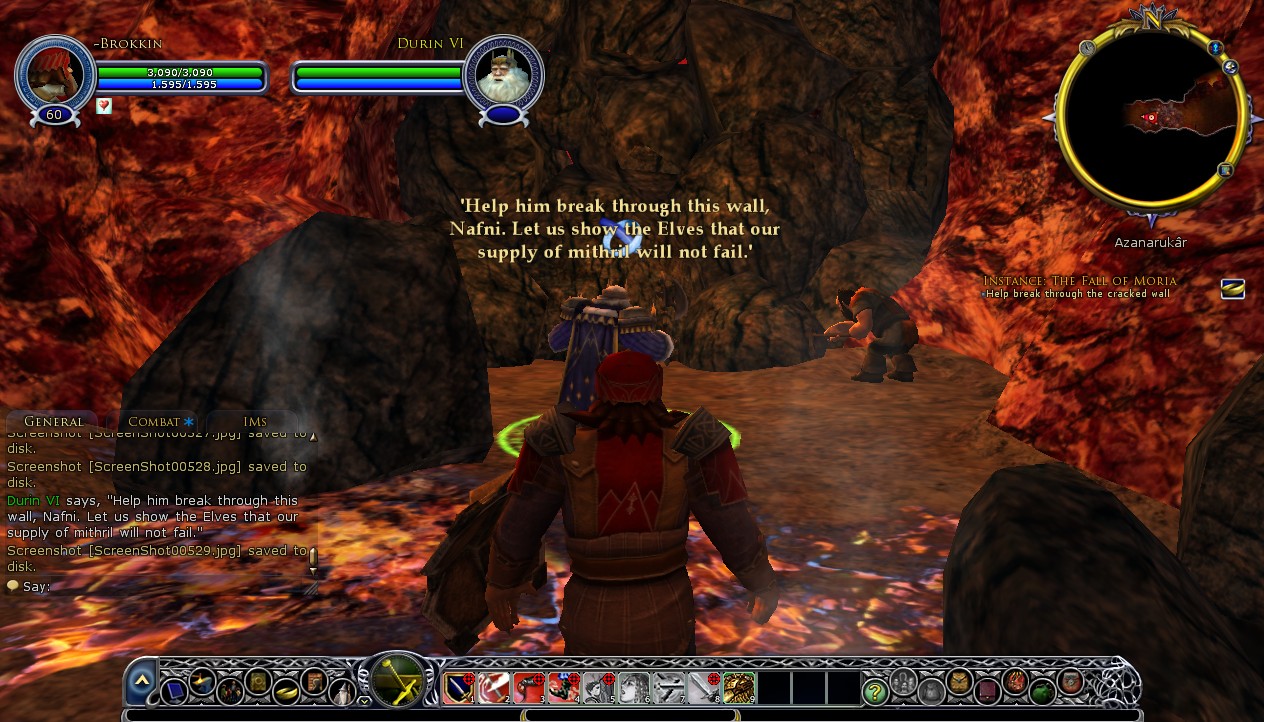Activate the sword-and-shield skill in slot 1

point(459,688)
